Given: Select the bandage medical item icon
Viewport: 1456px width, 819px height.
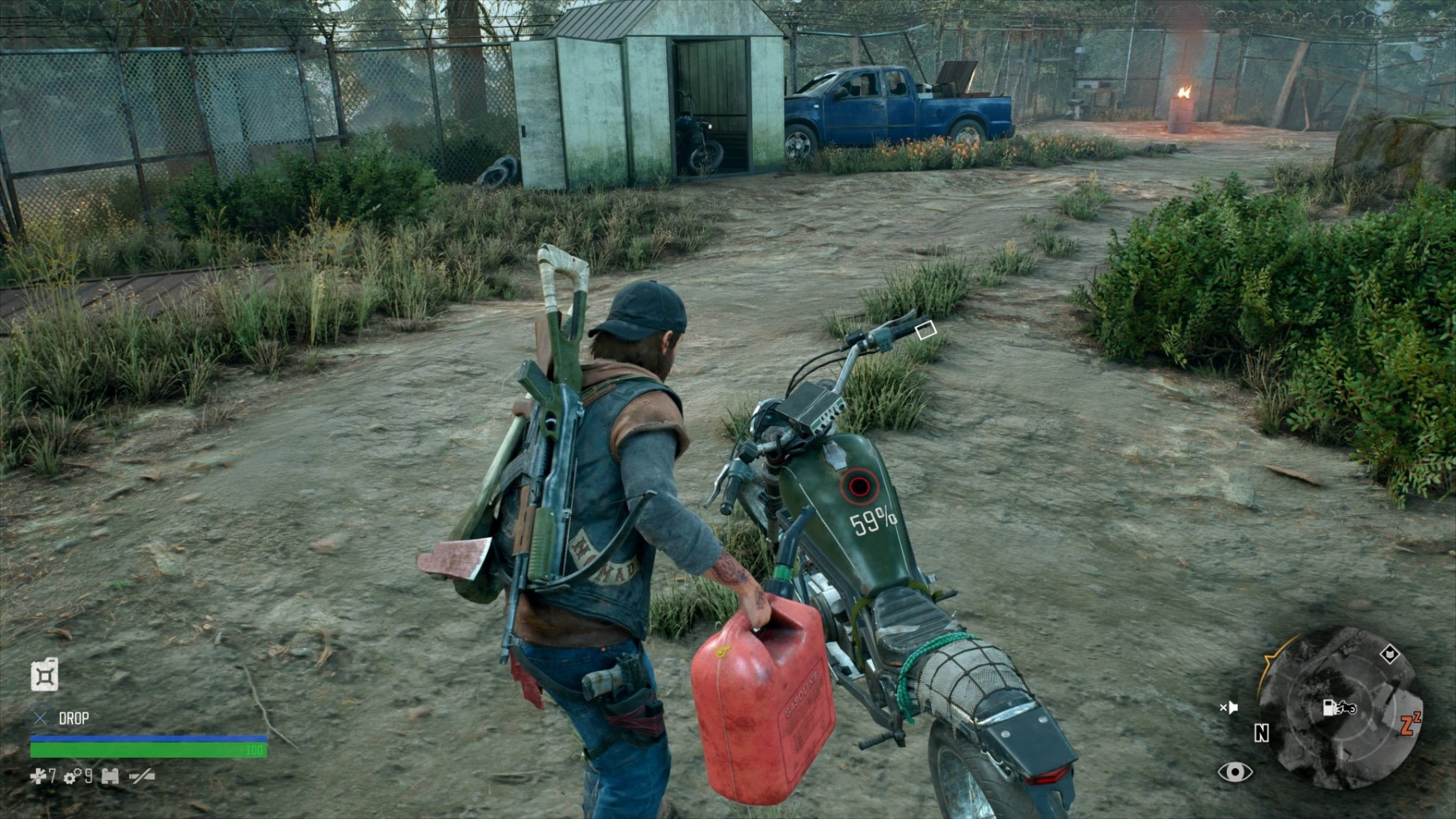Looking at the screenshot, I should [37, 777].
